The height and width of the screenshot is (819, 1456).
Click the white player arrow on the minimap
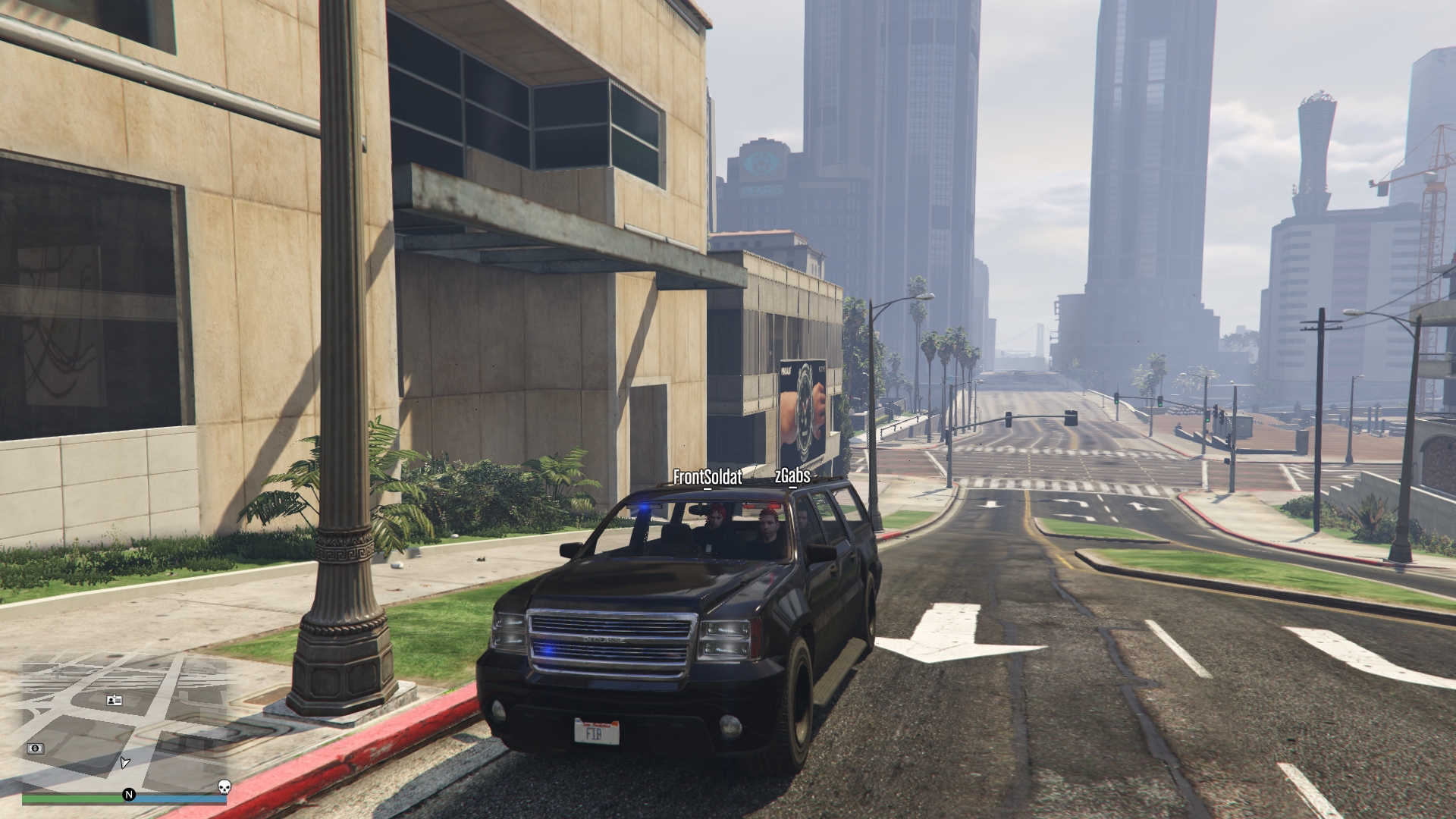point(124,762)
